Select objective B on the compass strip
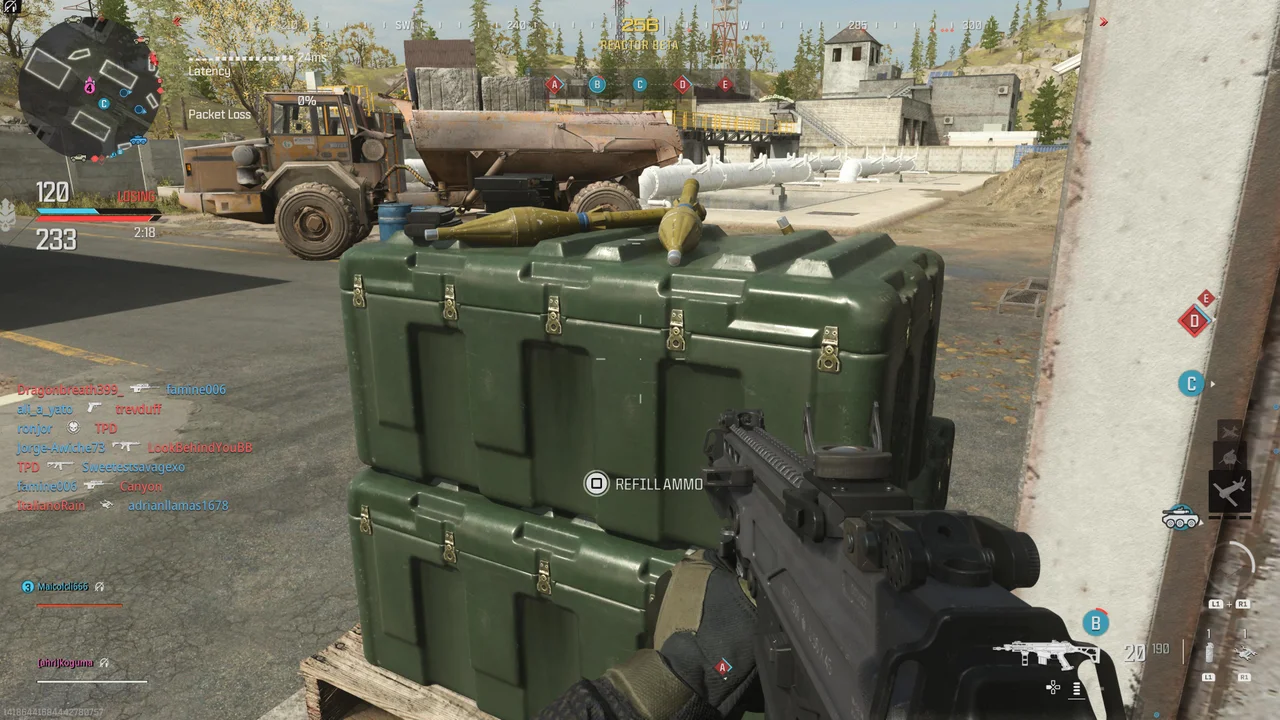The height and width of the screenshot is (720, 1280). tap(597, 85)
